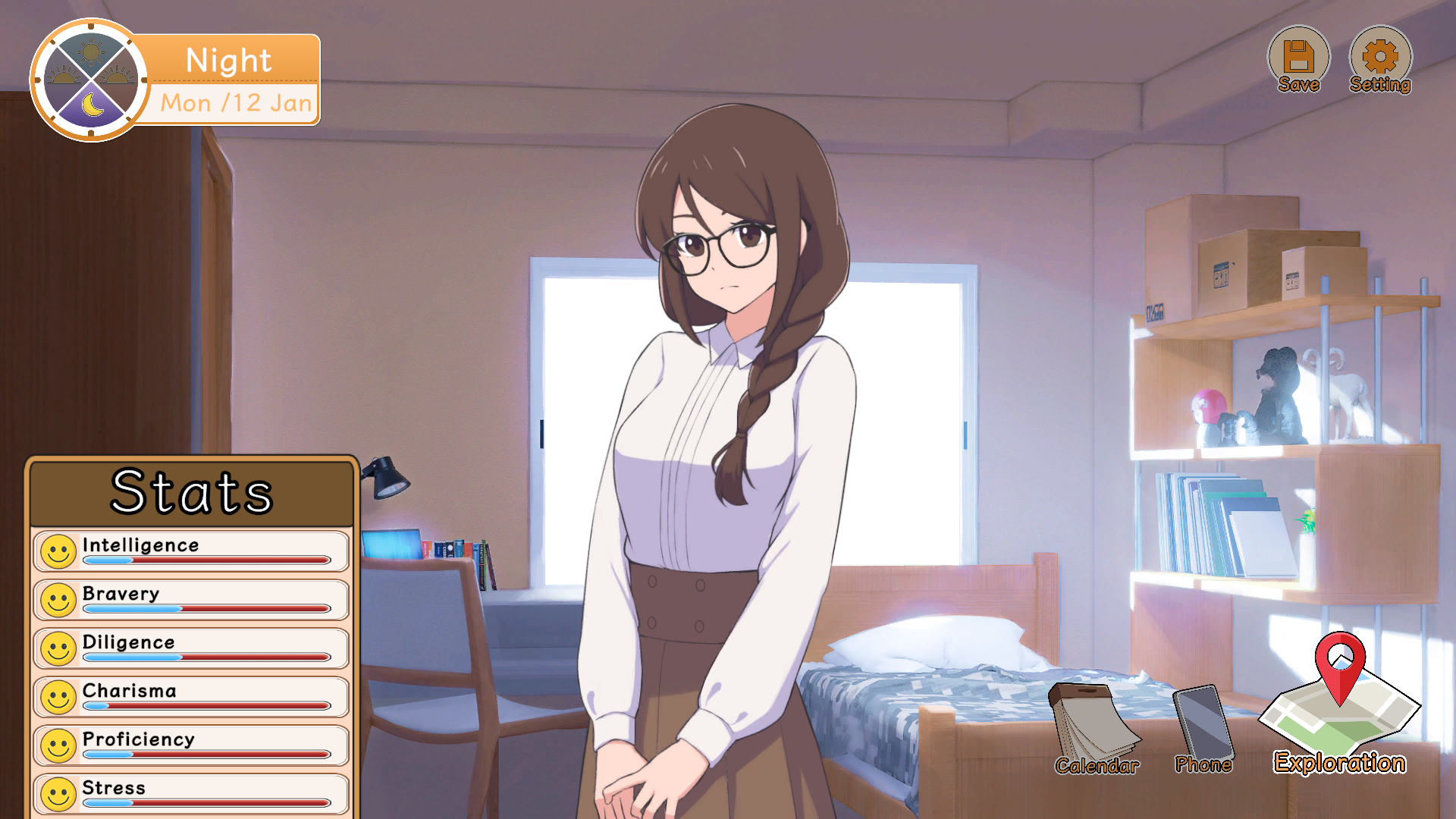Select the Proficiency stat row
Screen dimensions: 1456x819
(191, 745)
